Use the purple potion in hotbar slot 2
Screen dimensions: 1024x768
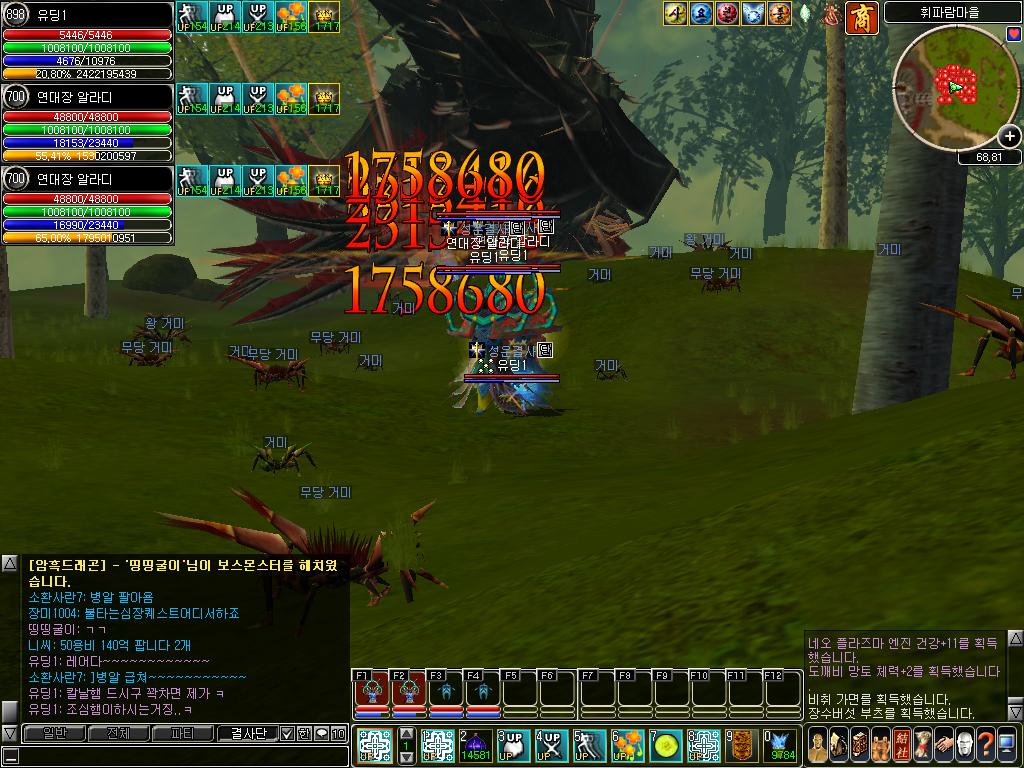476,745
